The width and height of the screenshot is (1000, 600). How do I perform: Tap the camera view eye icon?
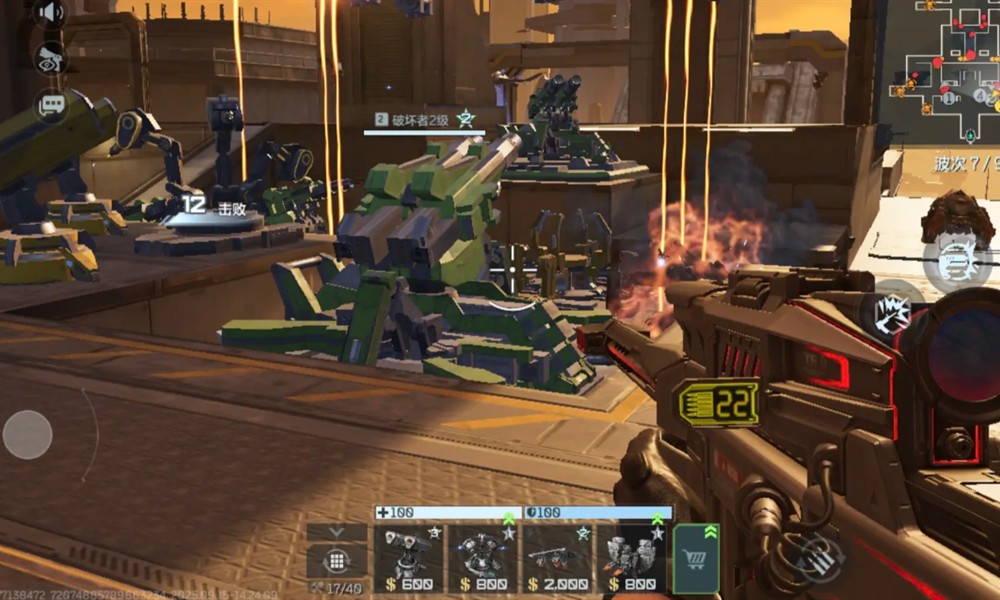coord(50,58)
